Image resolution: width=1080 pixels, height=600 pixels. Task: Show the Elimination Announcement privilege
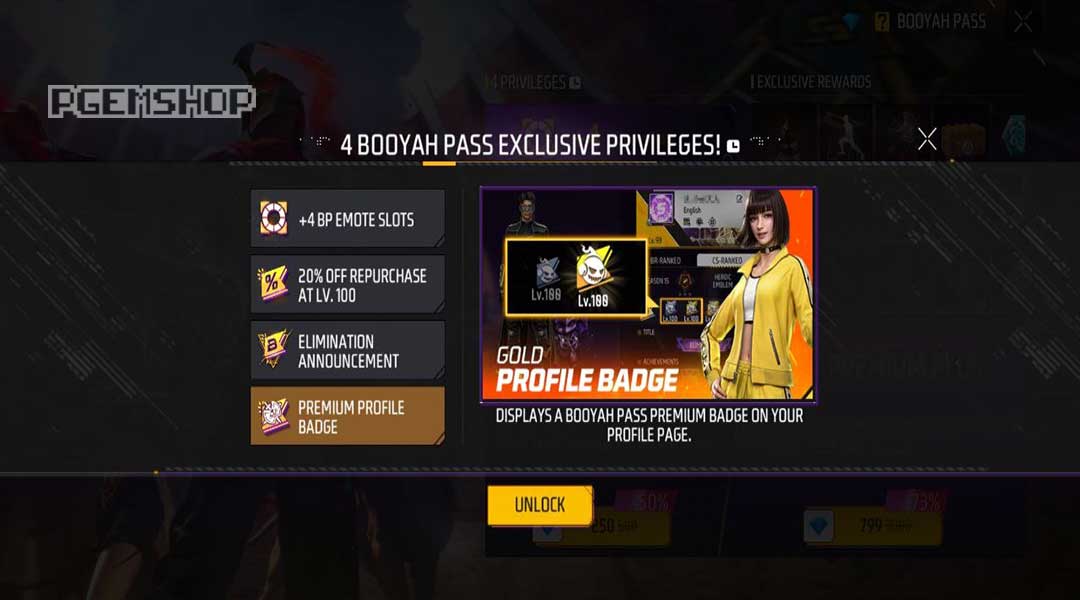coord(347,351)
